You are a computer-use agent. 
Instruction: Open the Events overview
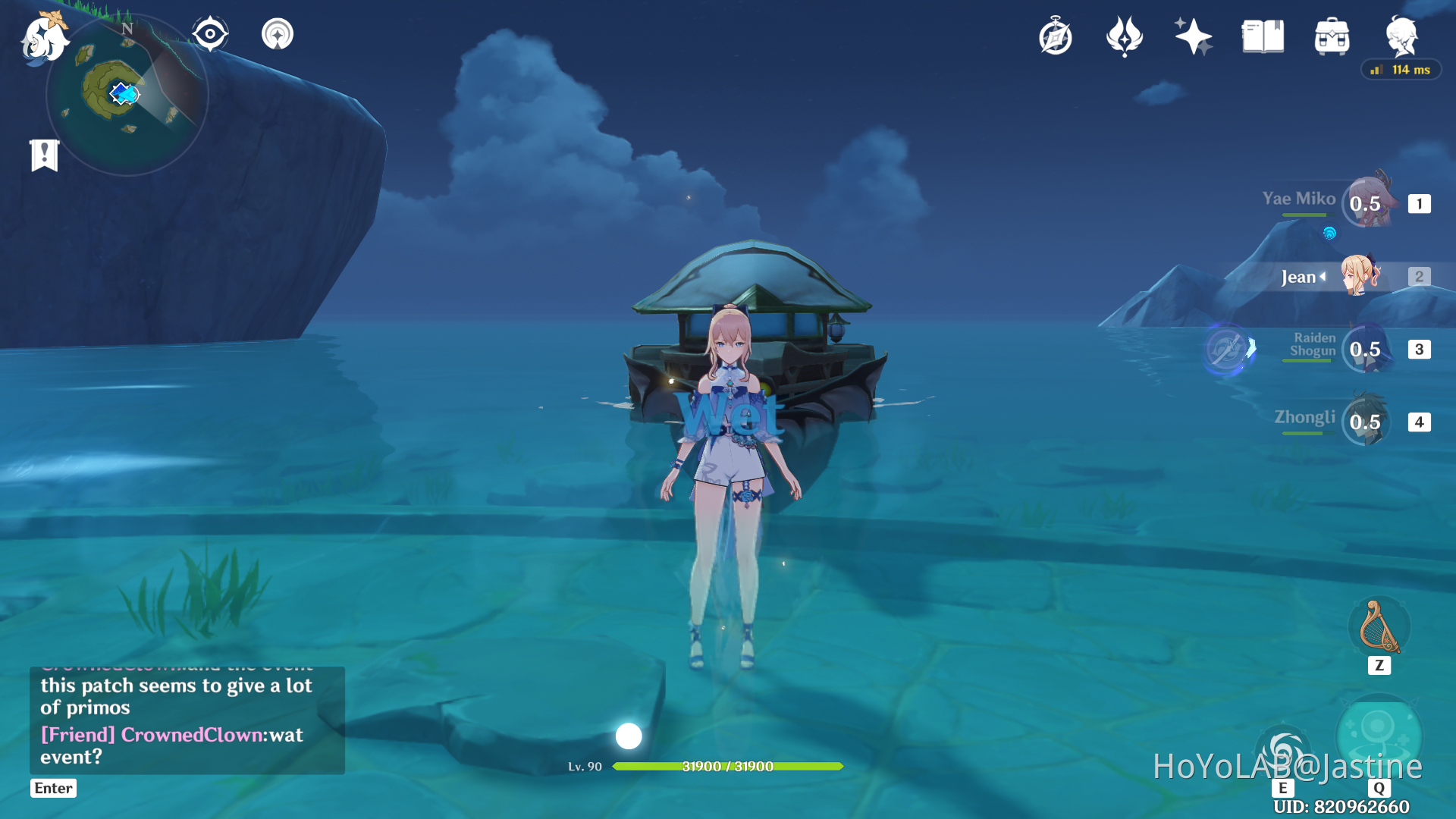coord(1192,36)
